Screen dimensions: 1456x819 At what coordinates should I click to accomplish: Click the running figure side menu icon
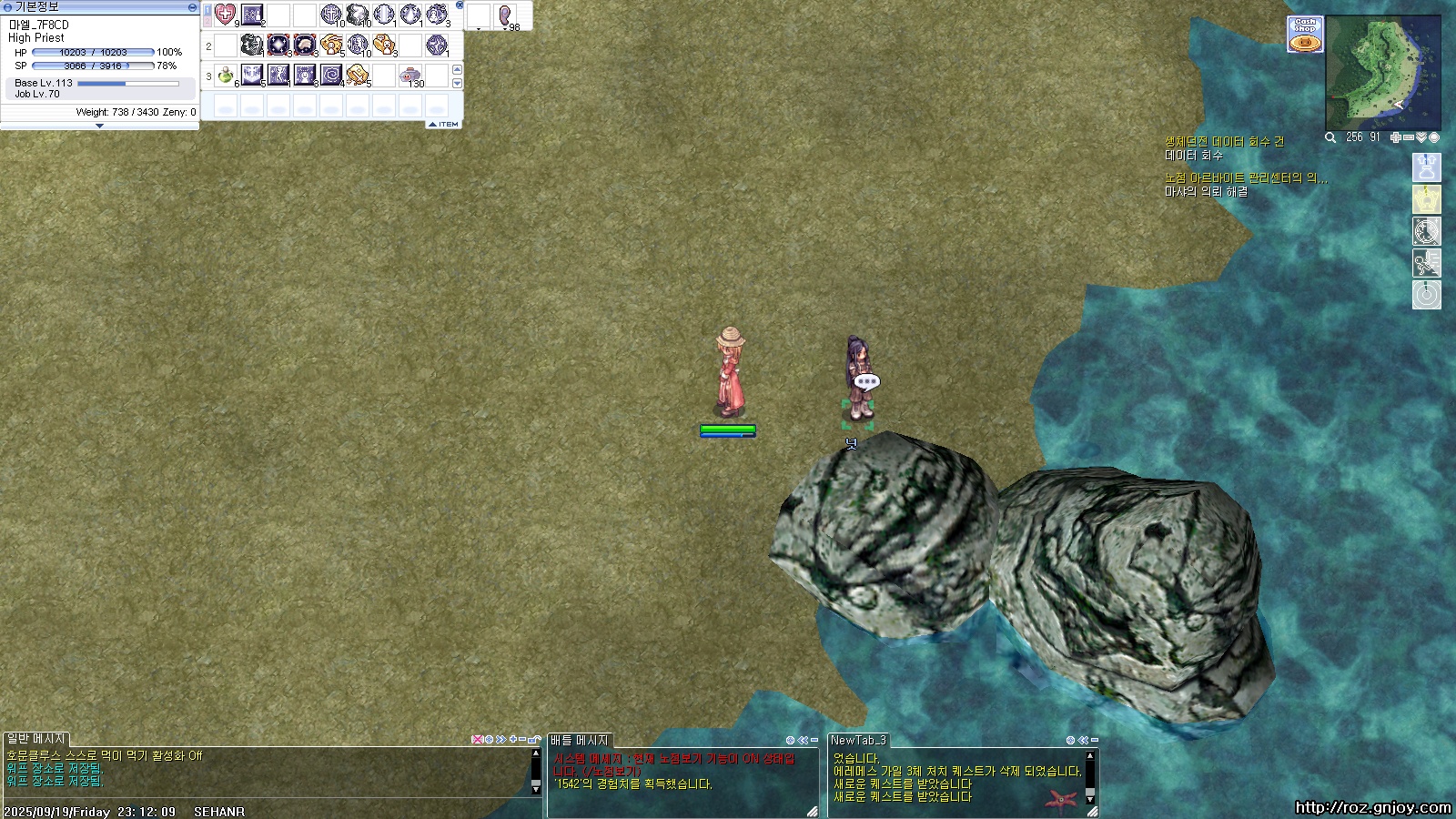(1426, 263)
